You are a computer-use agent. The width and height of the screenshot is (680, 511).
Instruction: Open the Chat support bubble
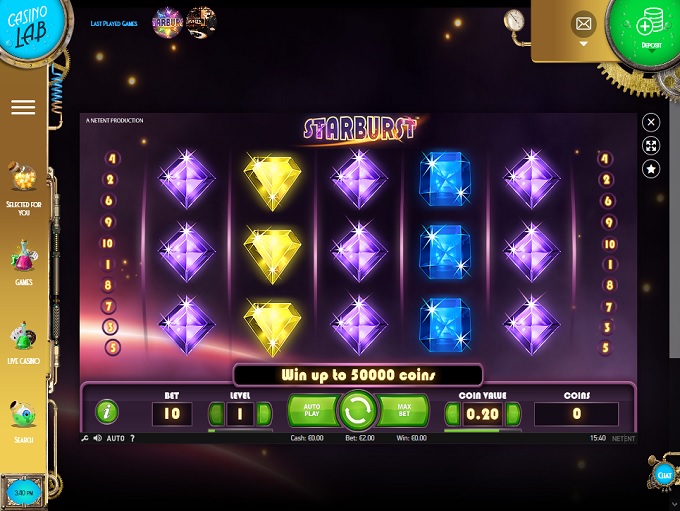click(662, 476)
